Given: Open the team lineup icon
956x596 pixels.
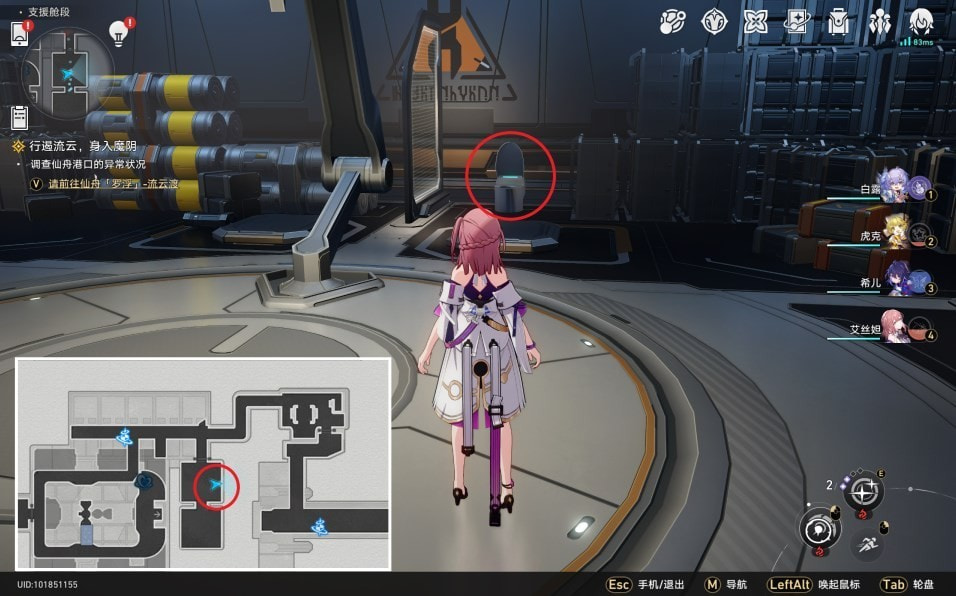Looking at the screenshot, I should (x=880, y=21).
